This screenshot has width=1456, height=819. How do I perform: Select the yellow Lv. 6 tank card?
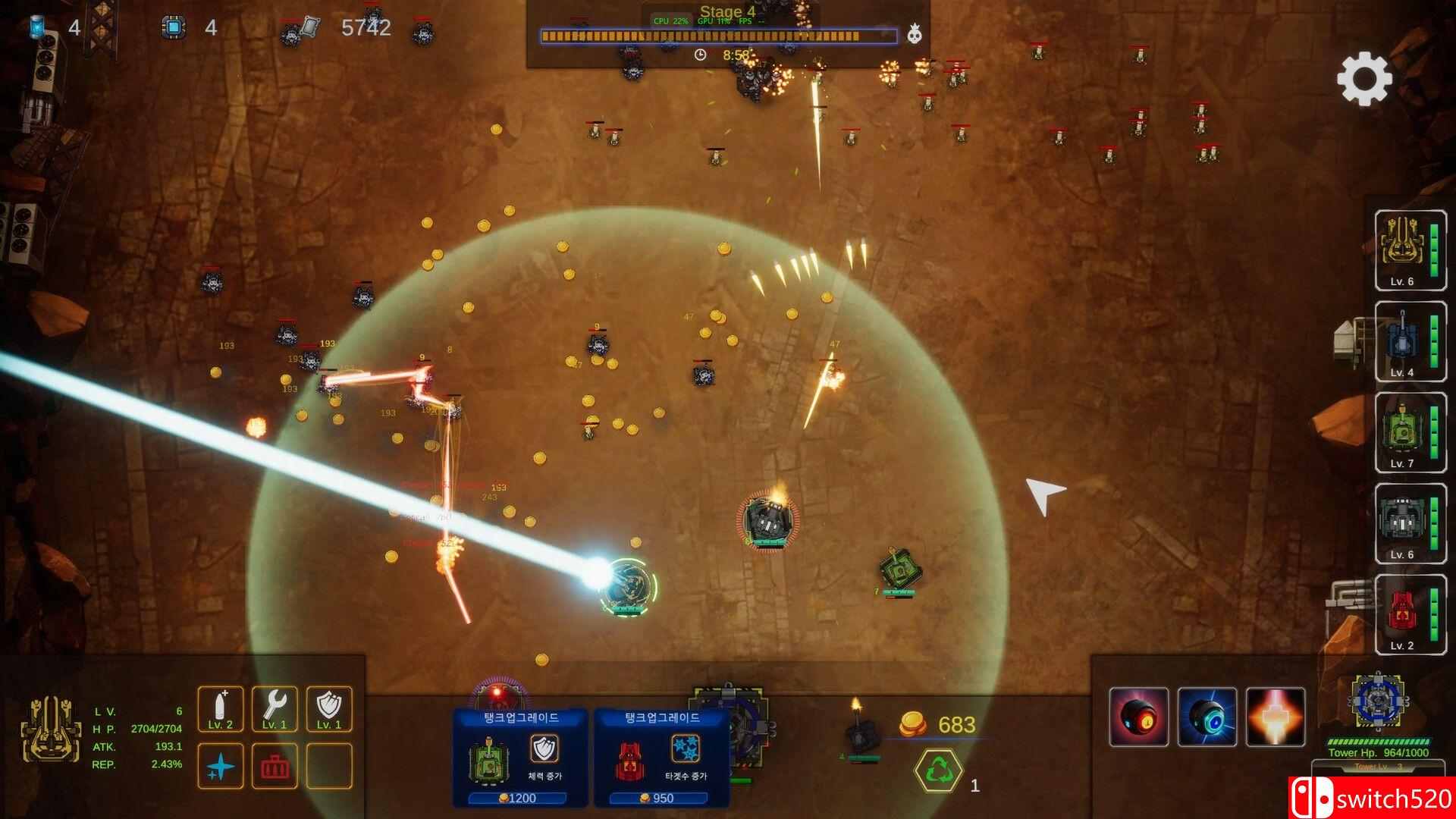(x=1410, y=249)
